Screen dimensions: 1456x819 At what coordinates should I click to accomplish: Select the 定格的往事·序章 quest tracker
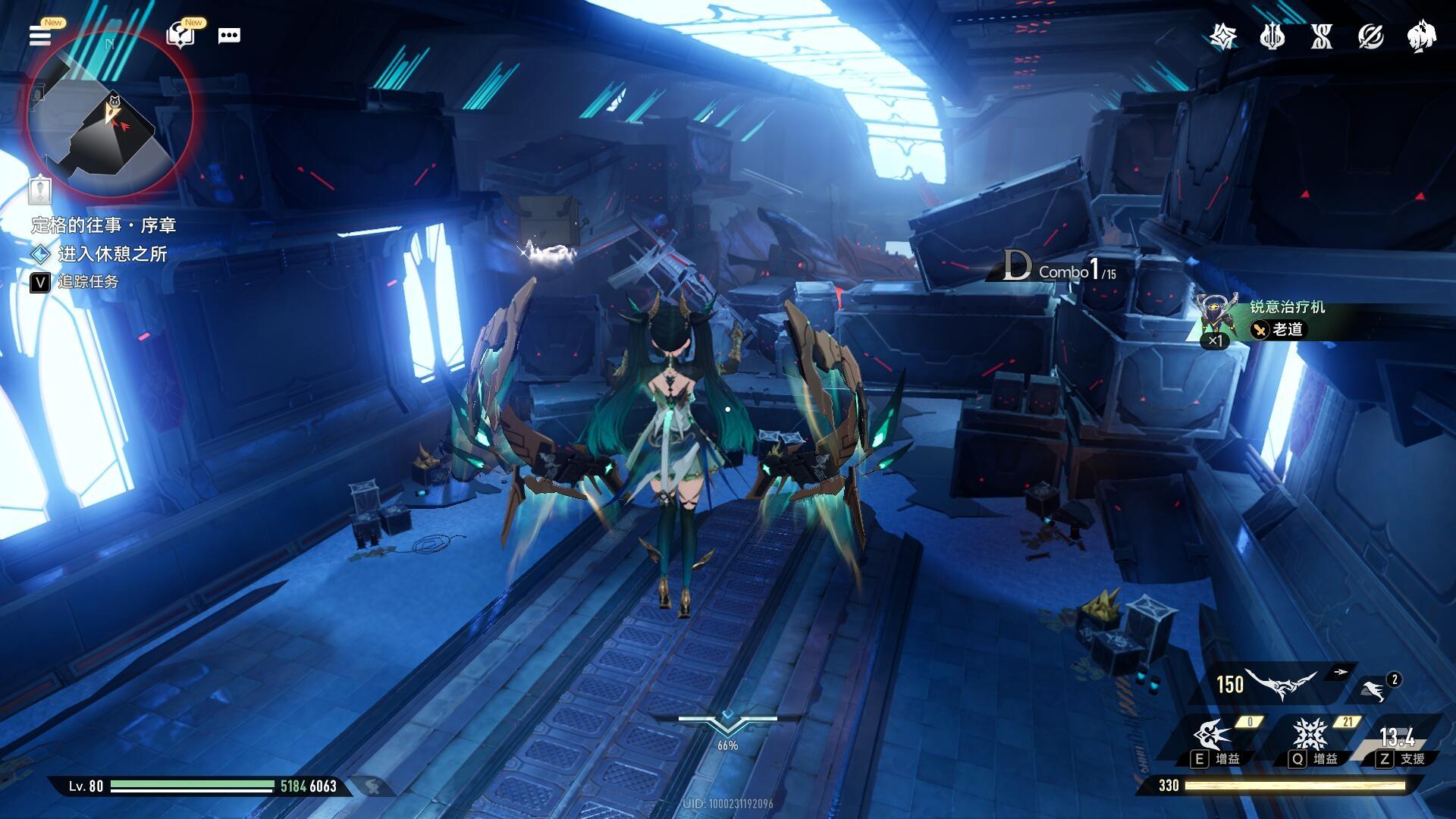[104, 225]
